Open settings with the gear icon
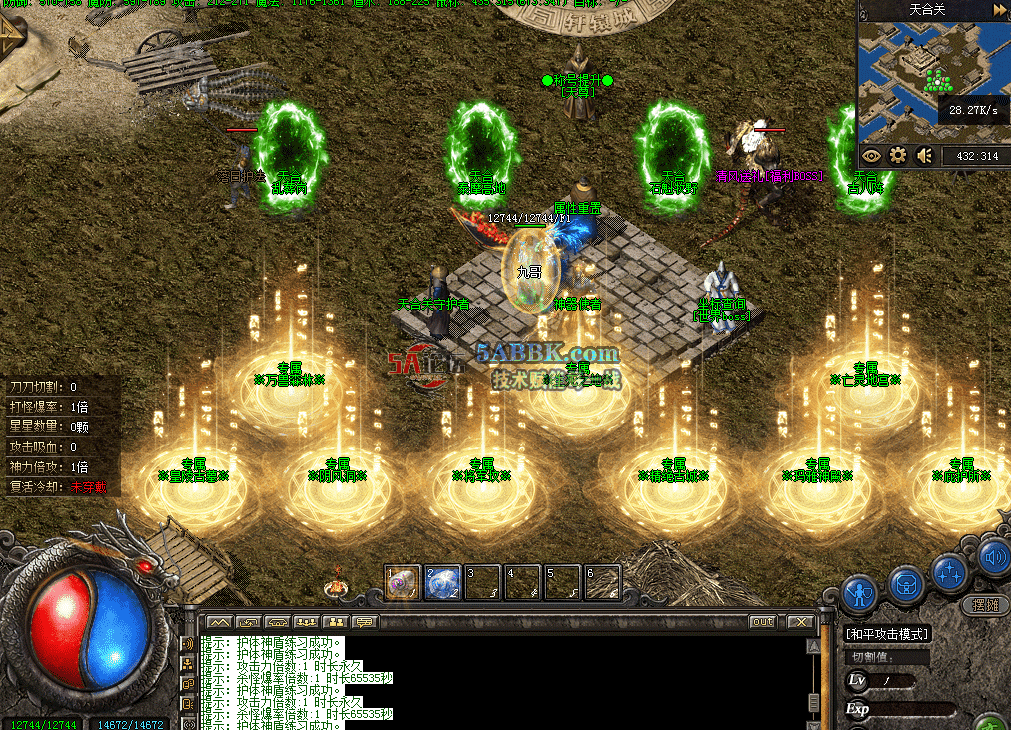Screen dimensions: 1011x730 tap(898, 156)
